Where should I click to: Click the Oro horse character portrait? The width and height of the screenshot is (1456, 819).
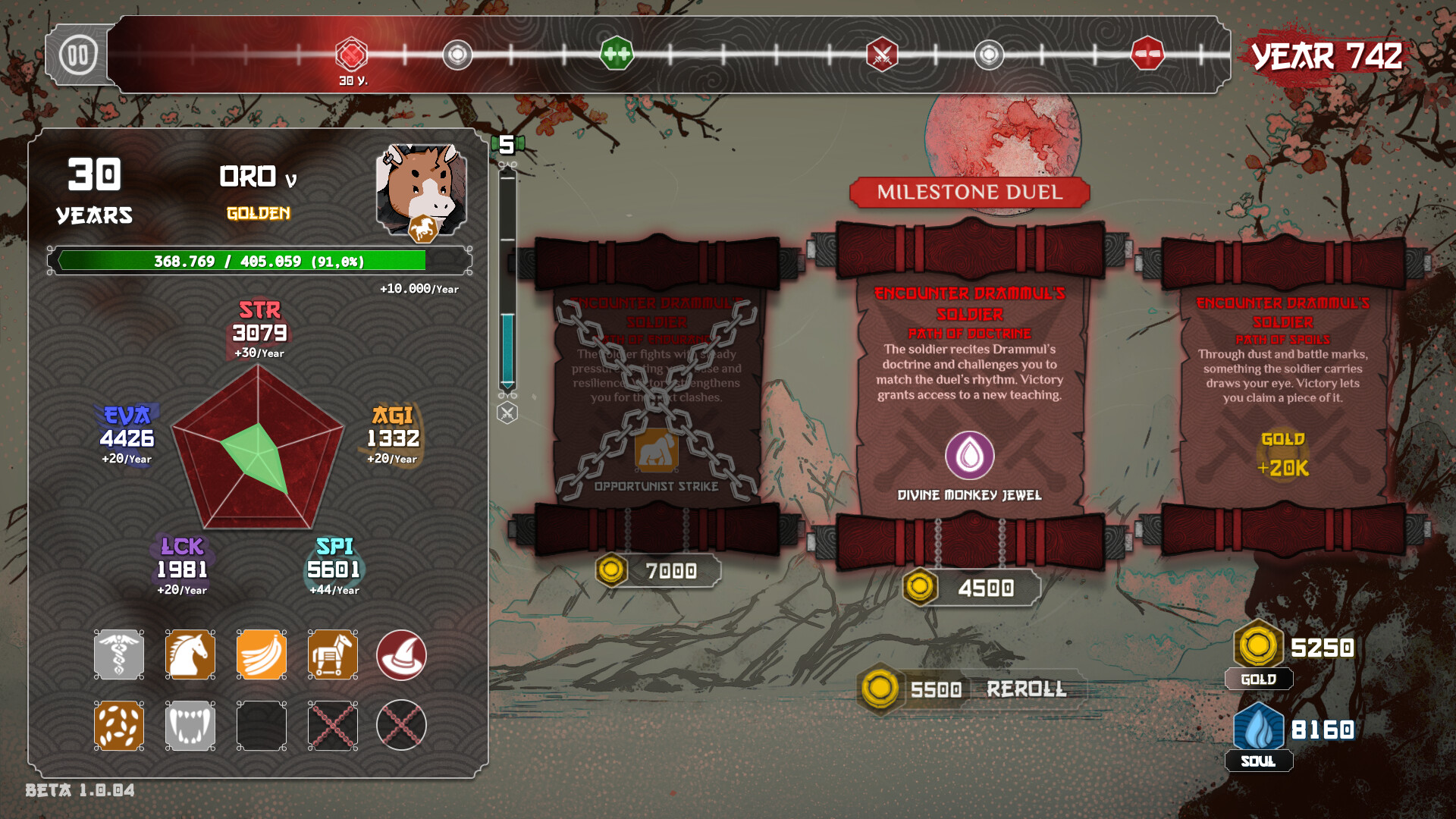point(422,191)
